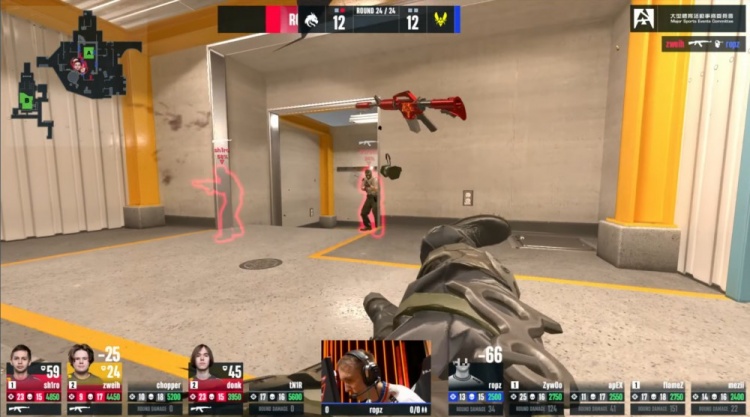Image resolution: width=750 pixels, height=417 pixels.
Task: Select zweih's player card
Action: 94,383
